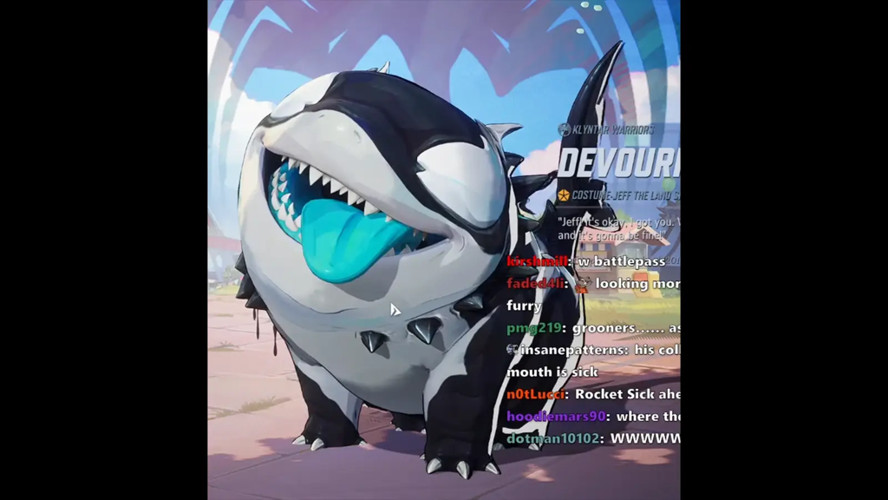
Task: Click chat username hoodiemars90
Action: point(555,416)
